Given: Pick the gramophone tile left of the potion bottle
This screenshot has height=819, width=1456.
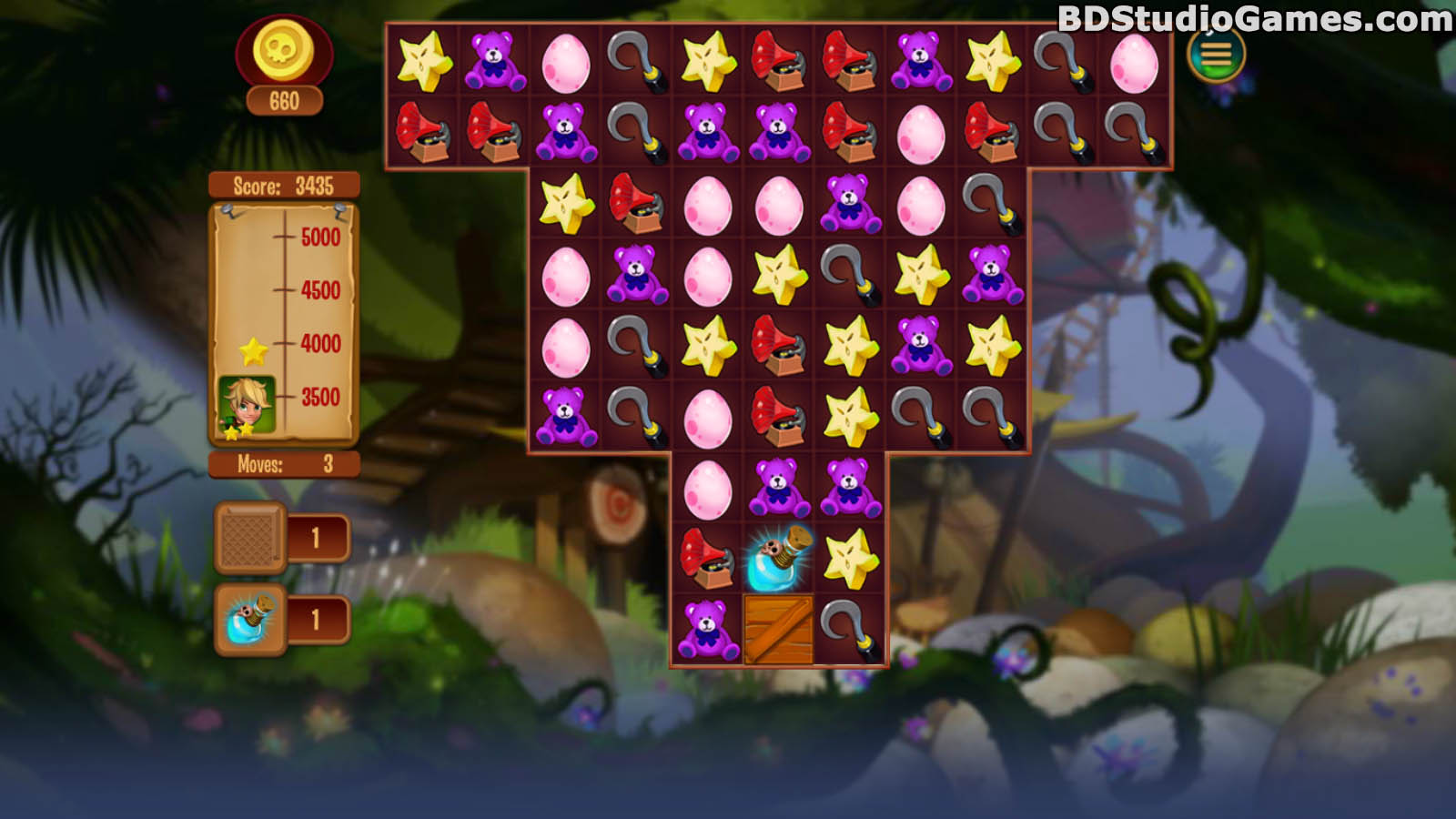Looking at the screenshot, I should [x=708, y=558].
